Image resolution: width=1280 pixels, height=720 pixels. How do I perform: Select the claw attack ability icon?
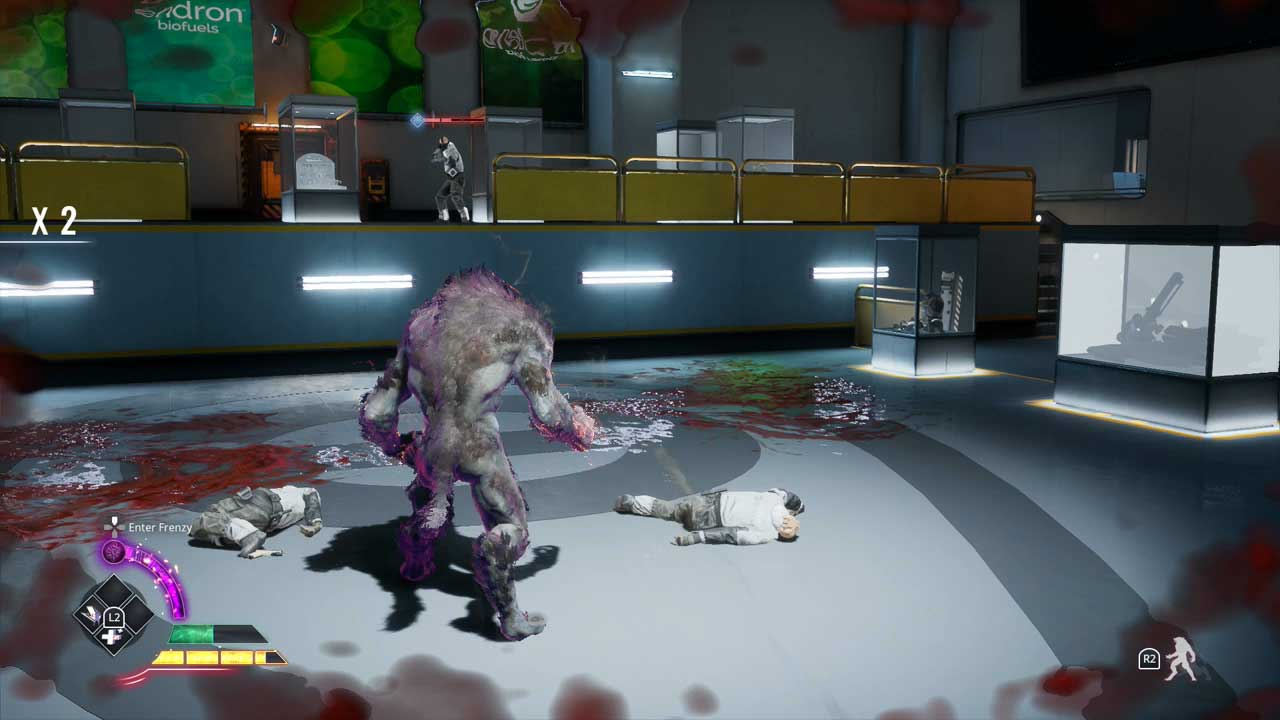pos(90,614)
